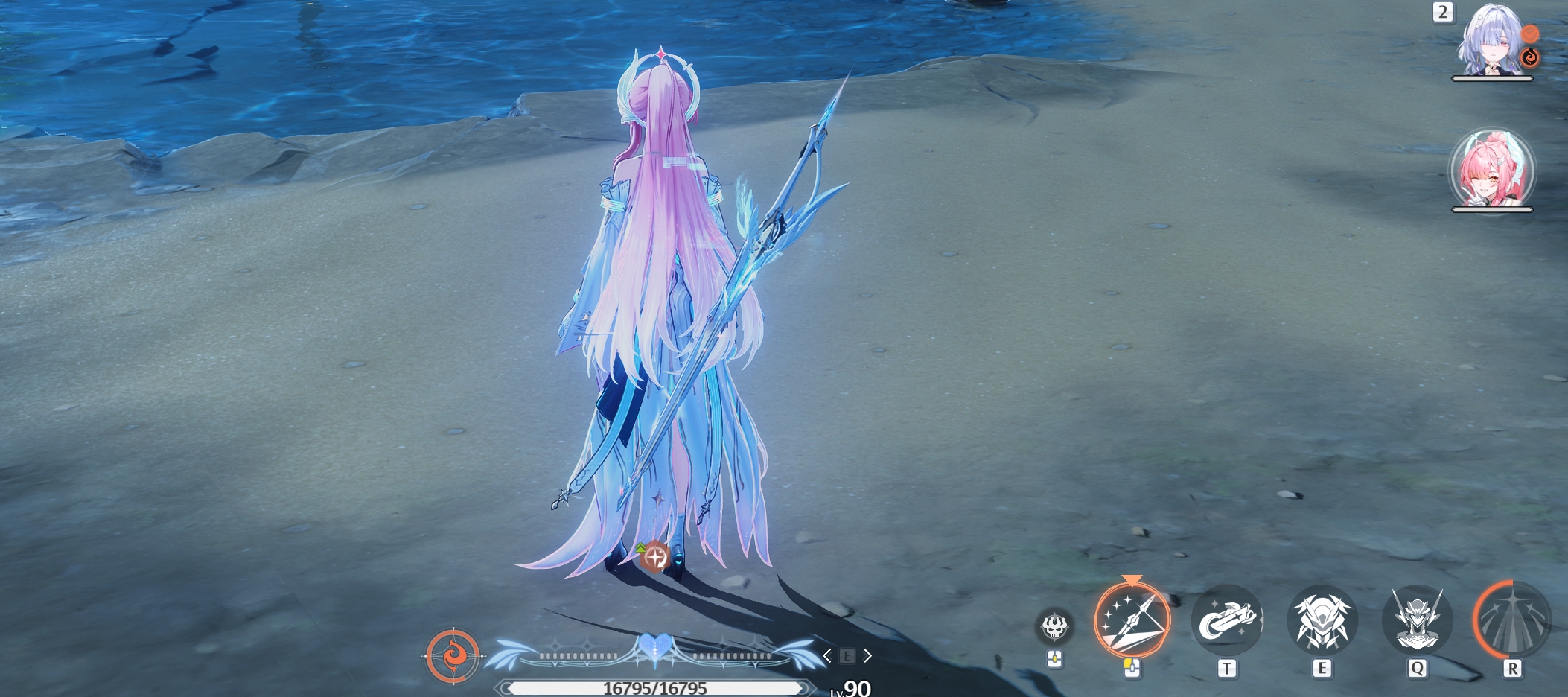Click the left arrow beside the skill switcher
Screen dimensions: 1568x697
(x=827, y=656)
